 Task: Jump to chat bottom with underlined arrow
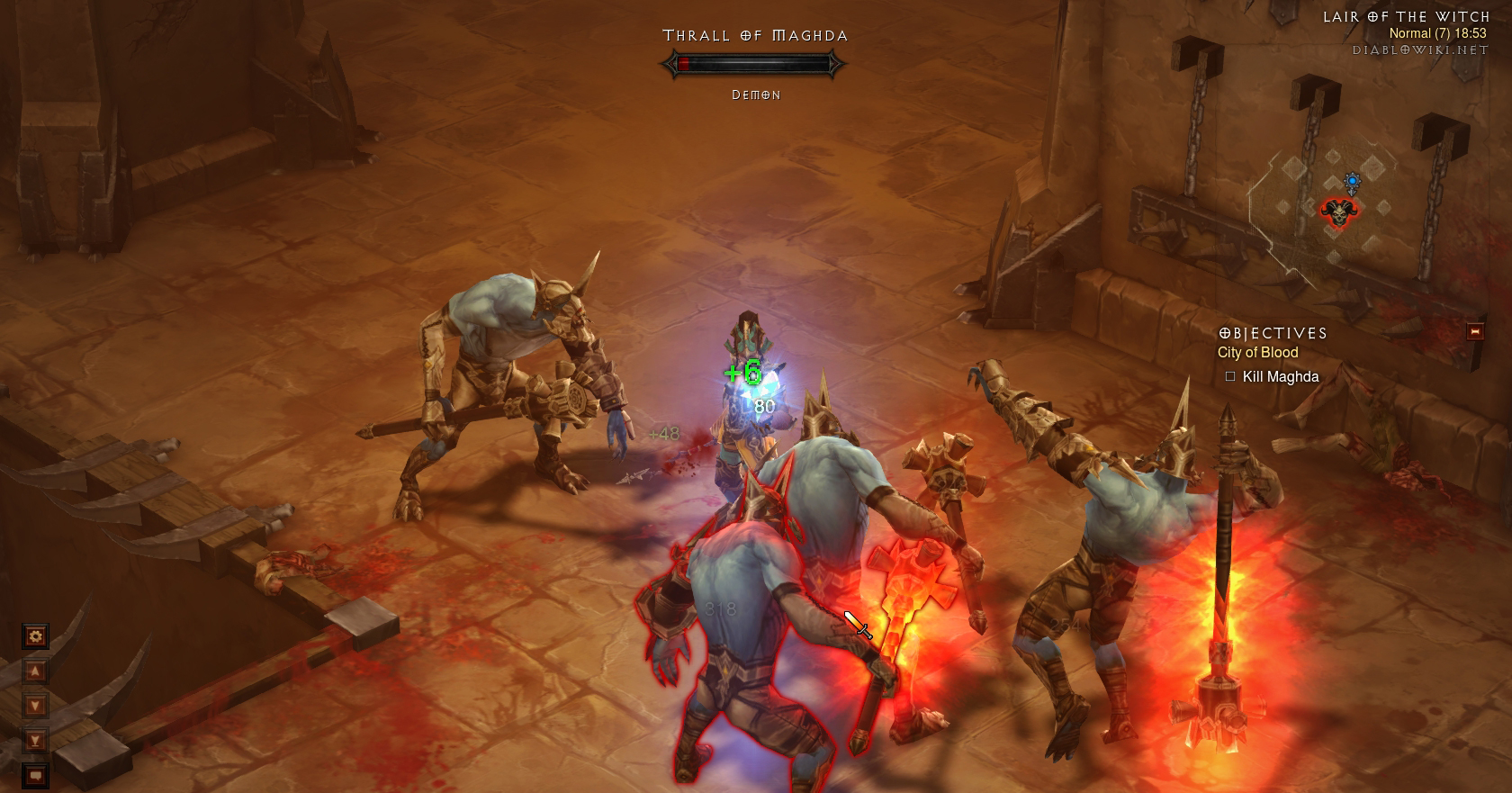[x=36, y=741]
